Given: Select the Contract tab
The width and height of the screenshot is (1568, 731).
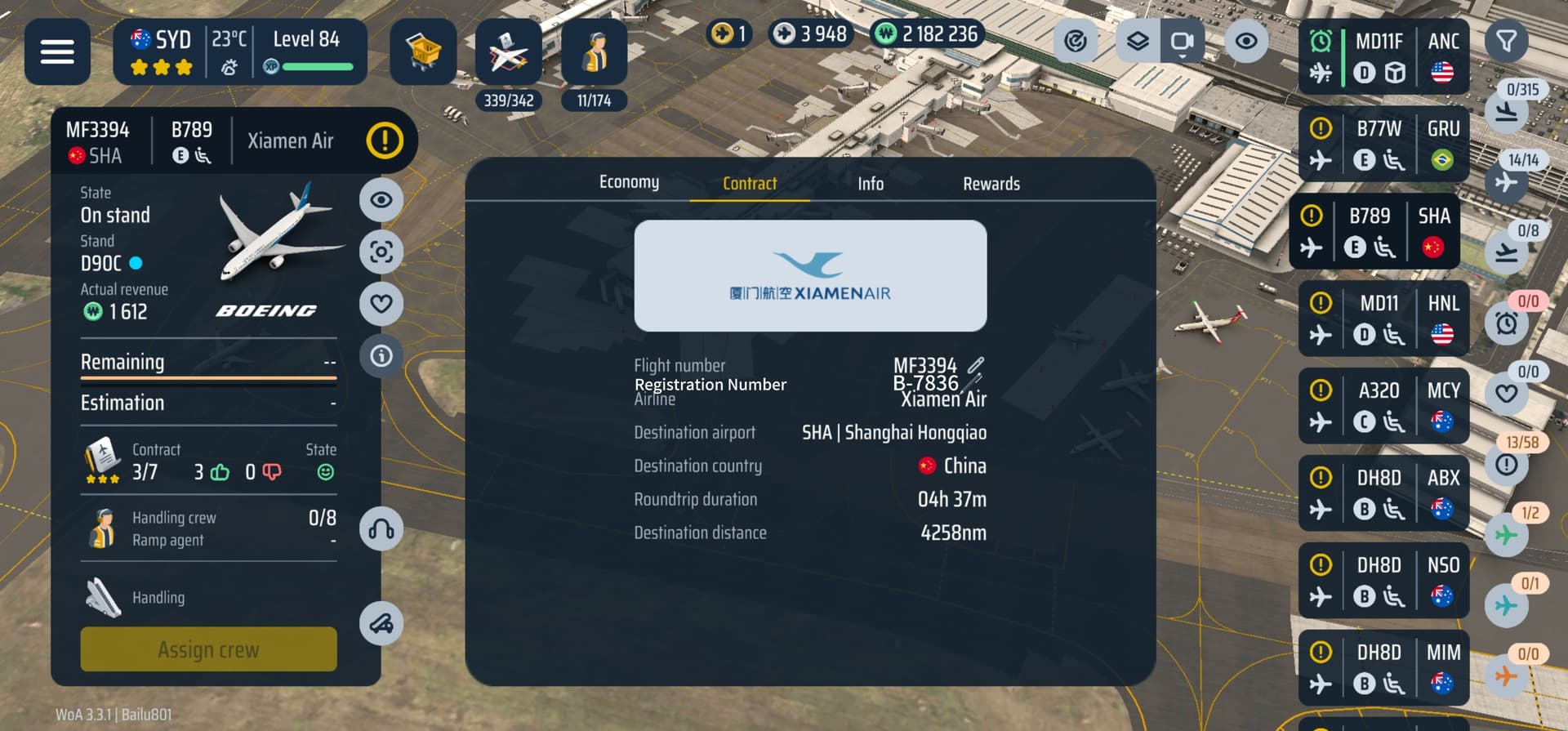Looking at the screenshot, I should pos(749,184).
